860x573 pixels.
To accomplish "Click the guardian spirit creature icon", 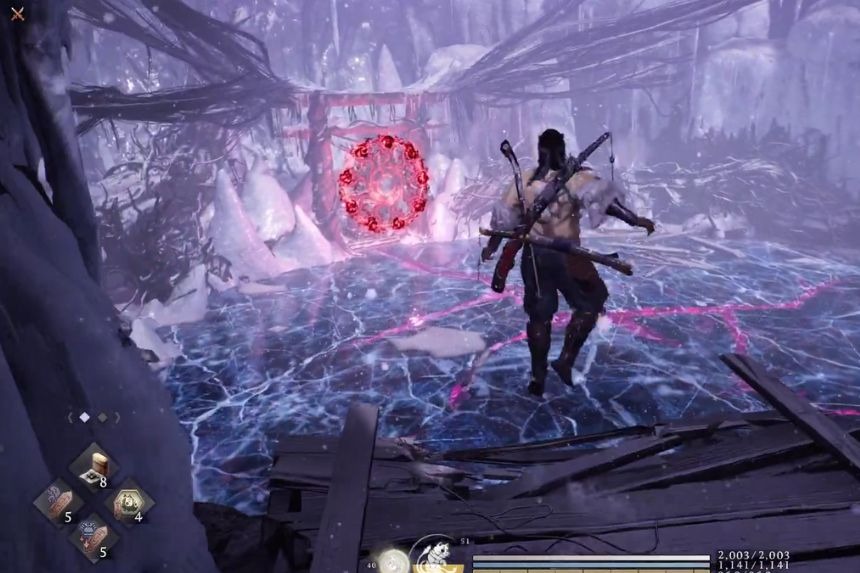I will point(437,555).
